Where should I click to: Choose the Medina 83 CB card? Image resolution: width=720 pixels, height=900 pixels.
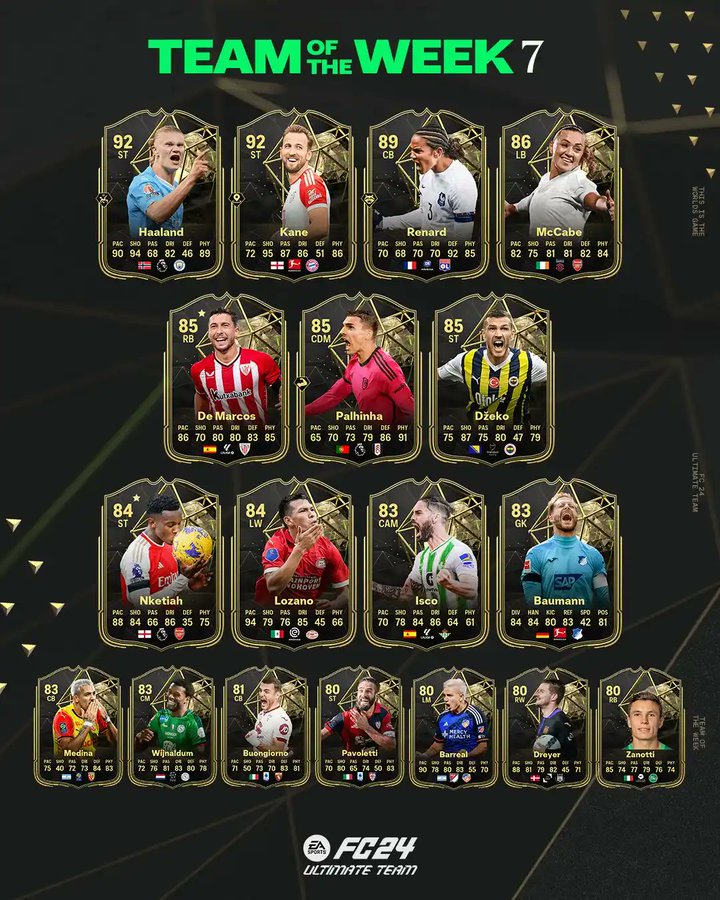(x=79, y=727)
